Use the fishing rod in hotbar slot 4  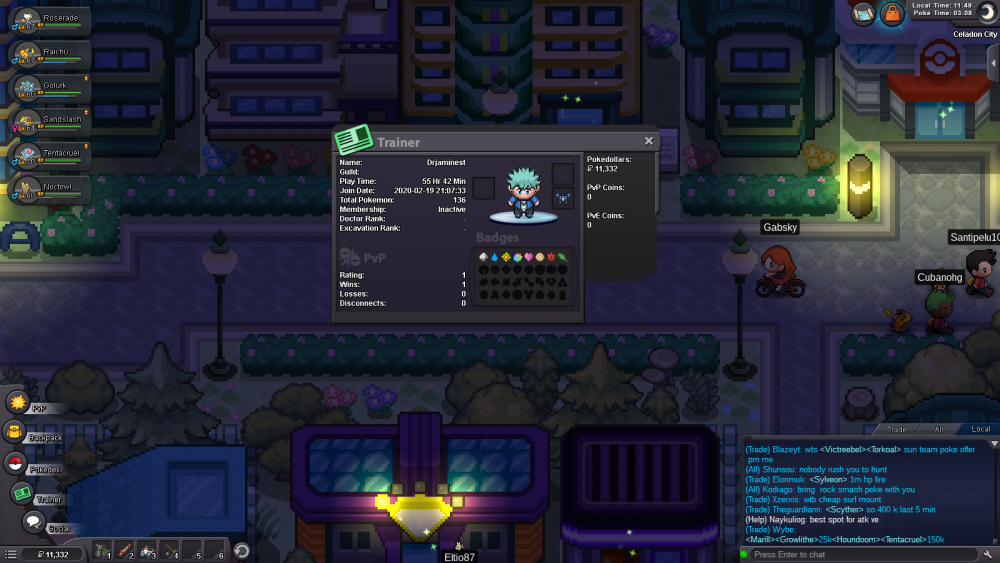169,549
